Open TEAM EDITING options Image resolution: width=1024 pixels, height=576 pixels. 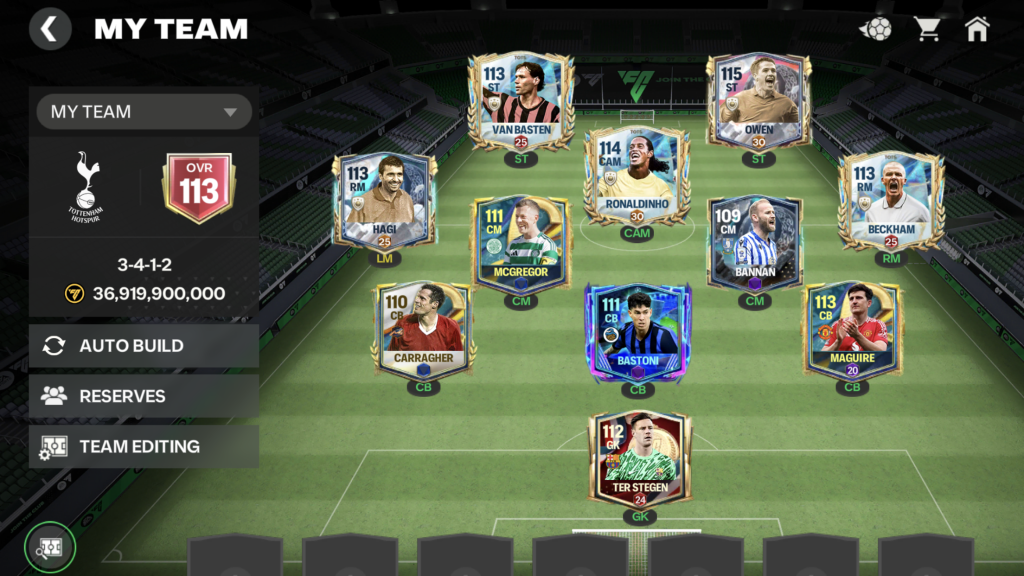(x=144, y=447)
